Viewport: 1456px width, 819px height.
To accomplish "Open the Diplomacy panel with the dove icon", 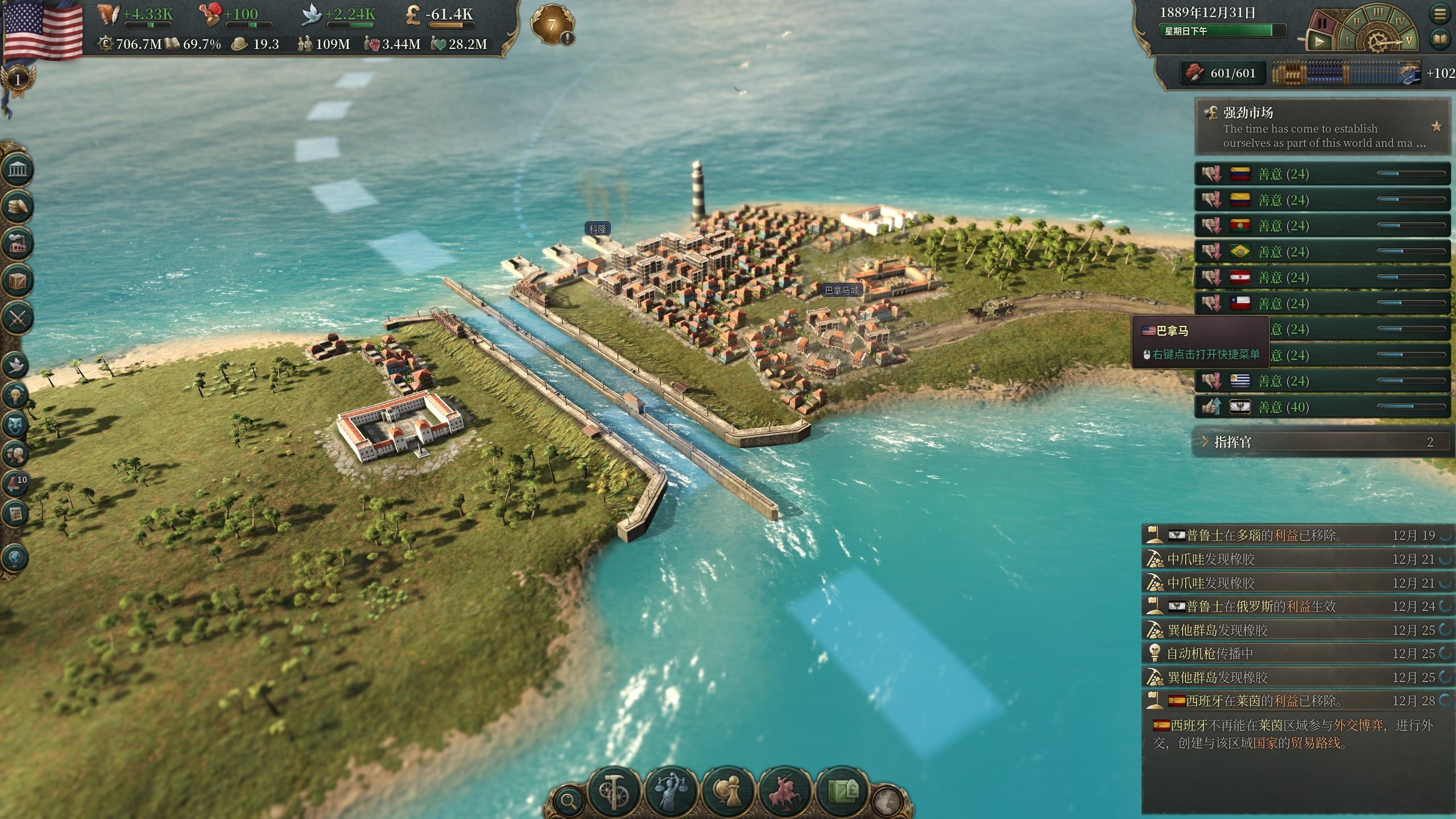I will (16, 365).
